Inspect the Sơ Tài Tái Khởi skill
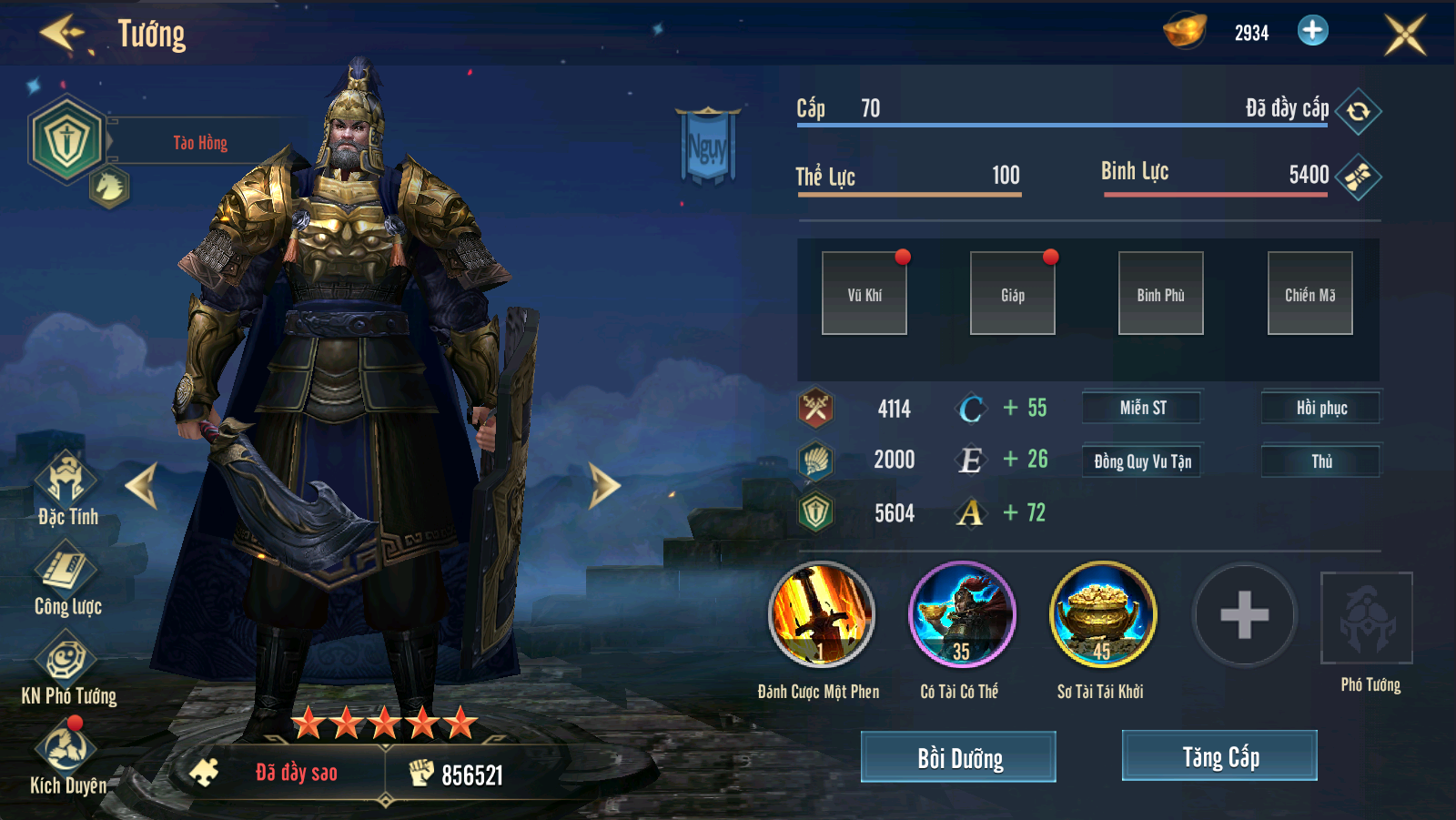The width and height of the screenshot is (1456, 820). click(1103, 614)
